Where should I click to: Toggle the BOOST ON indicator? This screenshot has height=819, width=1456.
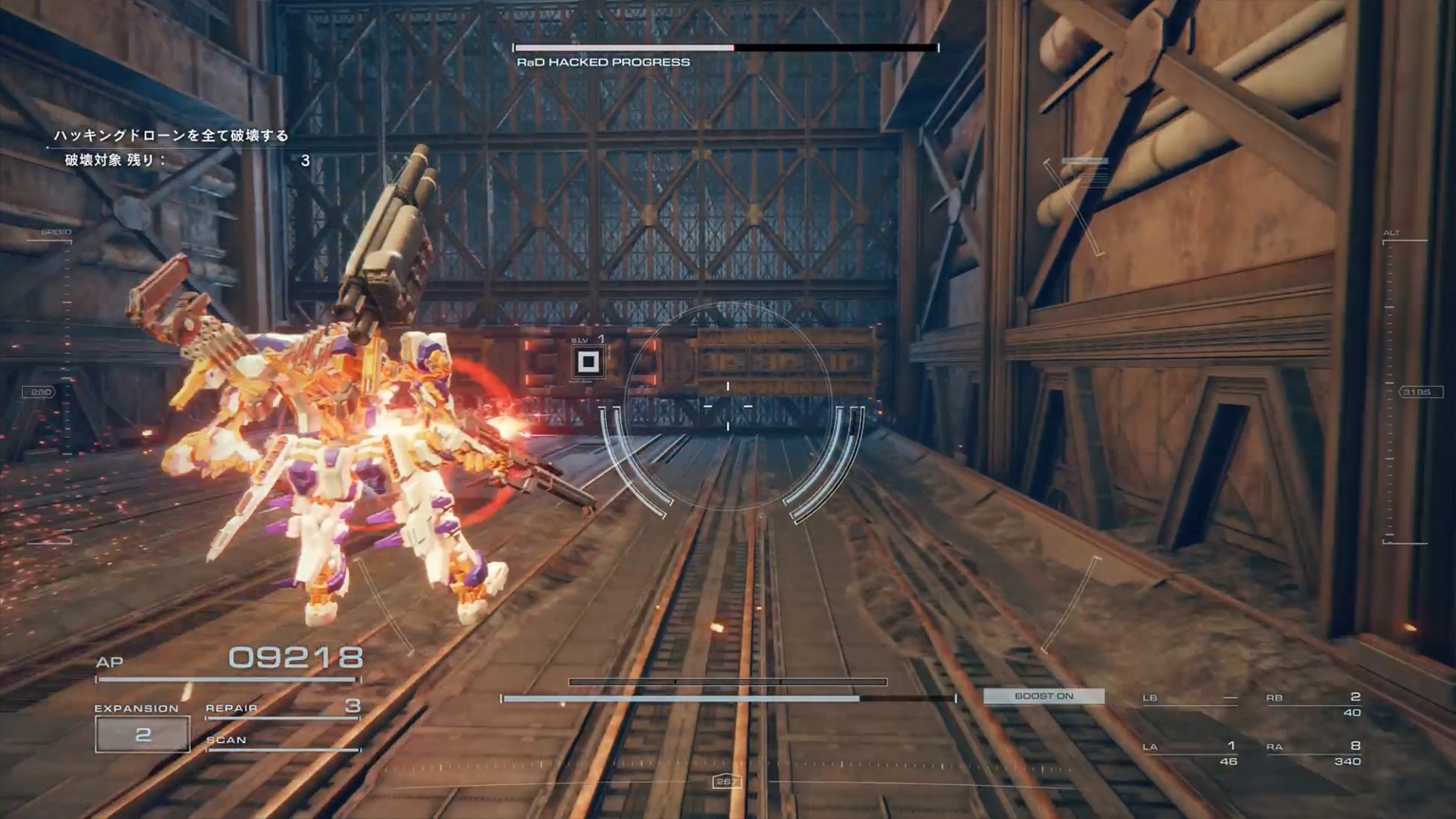click(1044, 696)
